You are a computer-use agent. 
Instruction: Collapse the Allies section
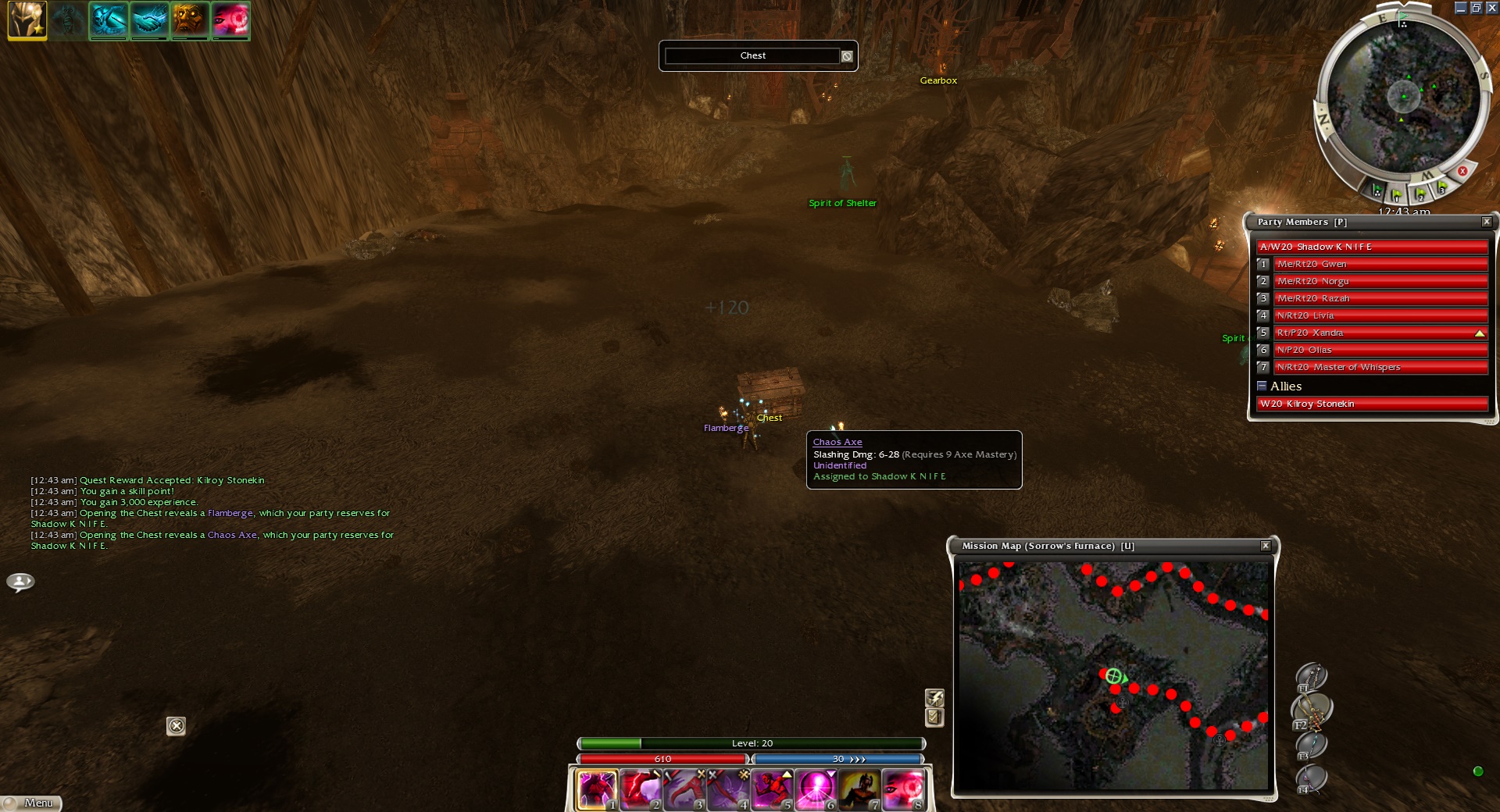coord(1262,386)
